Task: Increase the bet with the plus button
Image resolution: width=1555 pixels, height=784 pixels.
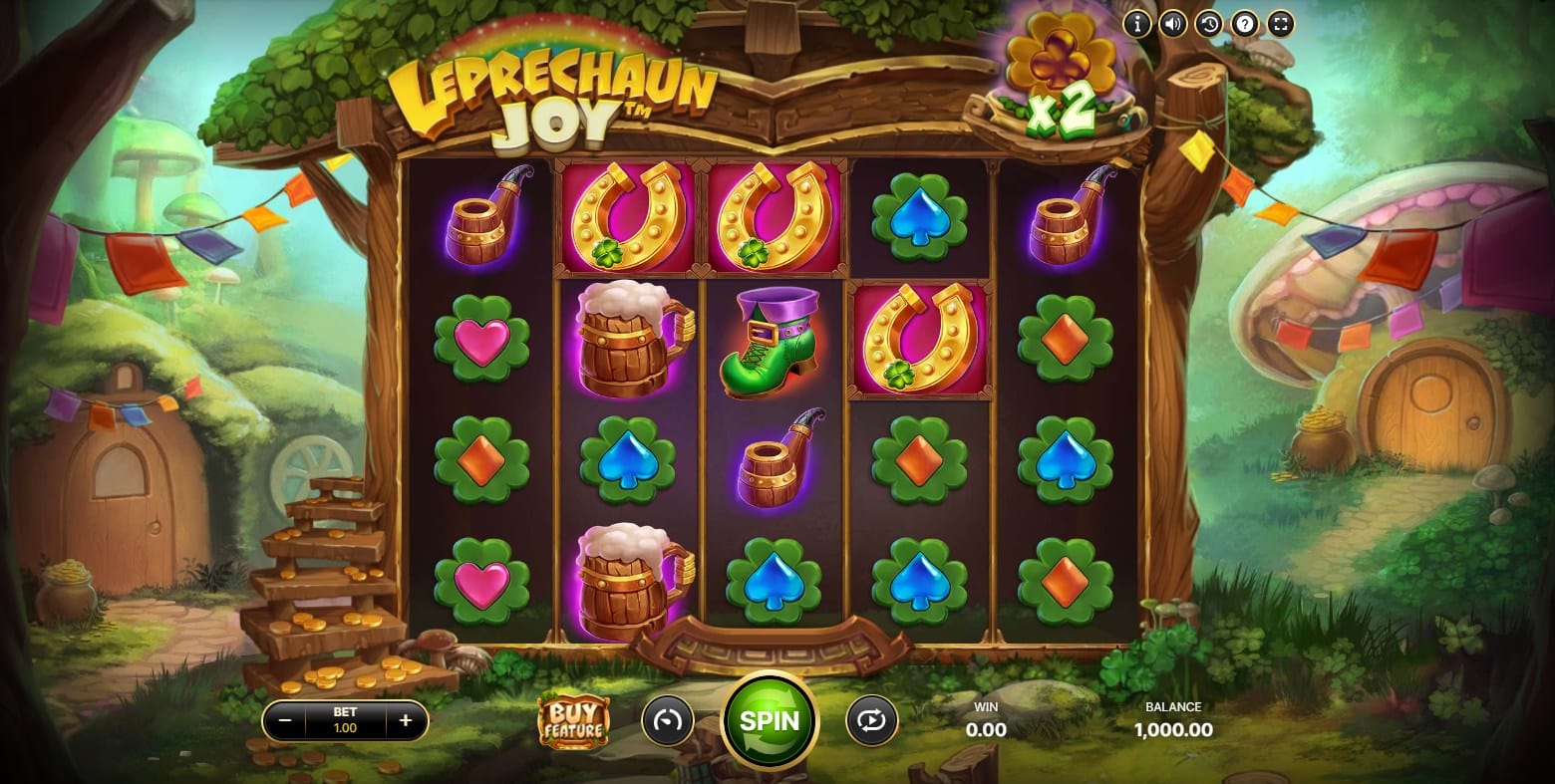Action: 406,721
